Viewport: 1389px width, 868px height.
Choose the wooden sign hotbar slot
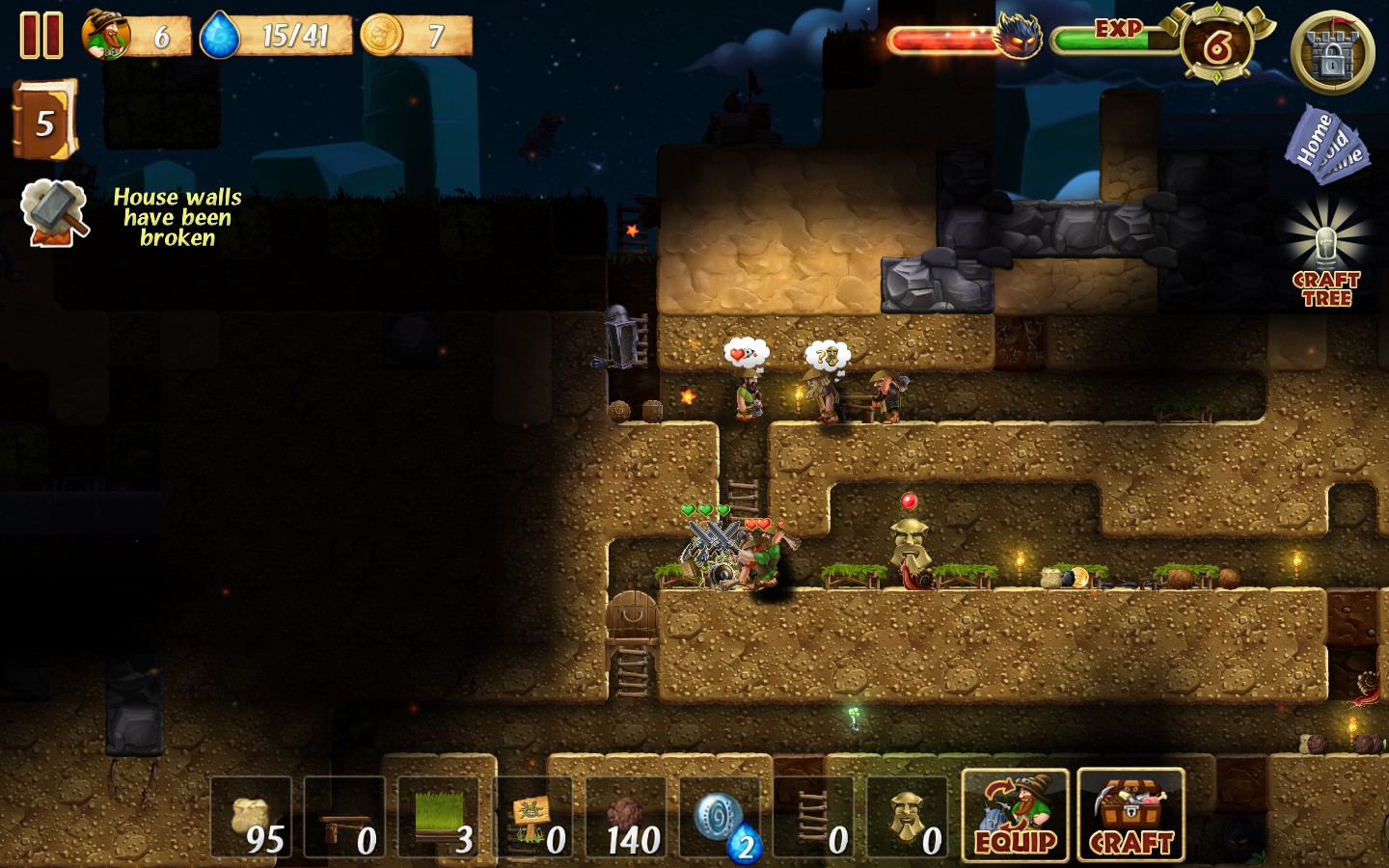pos(532,818)
